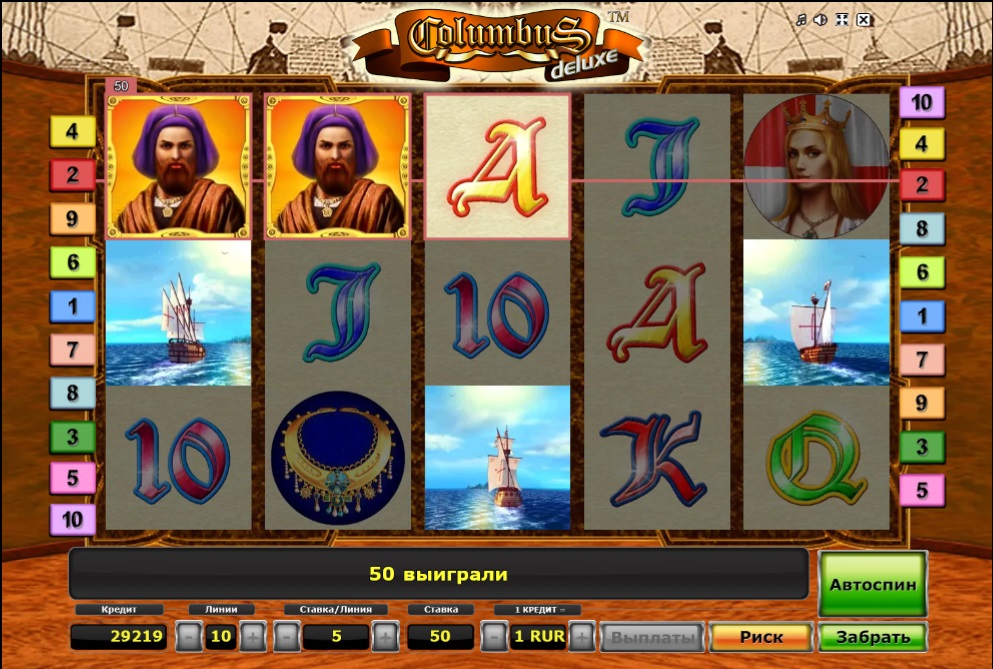Viewport: 993px width, 669px height.
Task: Decrease the number of Линии
Action: point(189,636)
